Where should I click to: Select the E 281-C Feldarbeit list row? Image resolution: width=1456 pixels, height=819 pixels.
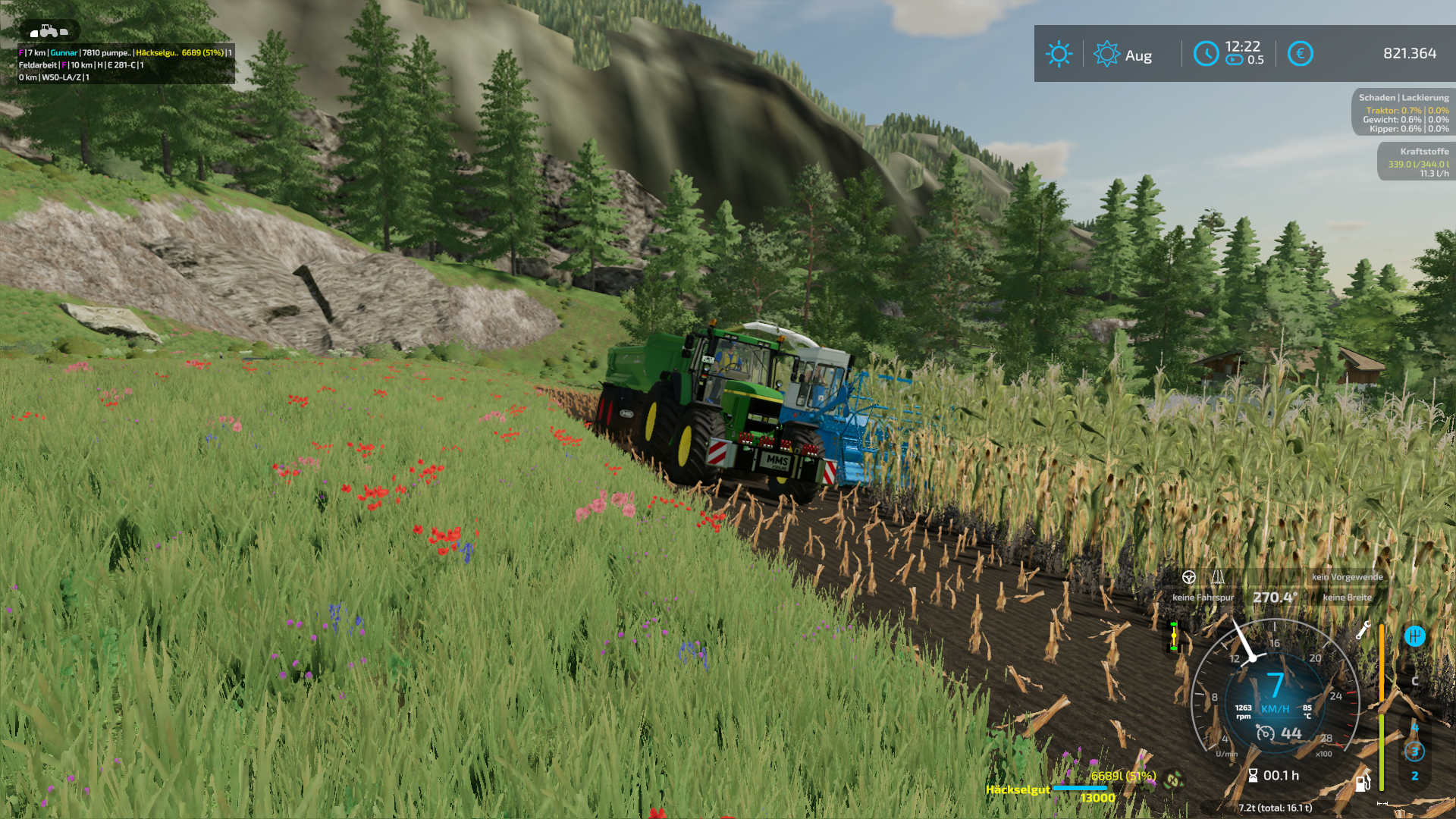81,65
